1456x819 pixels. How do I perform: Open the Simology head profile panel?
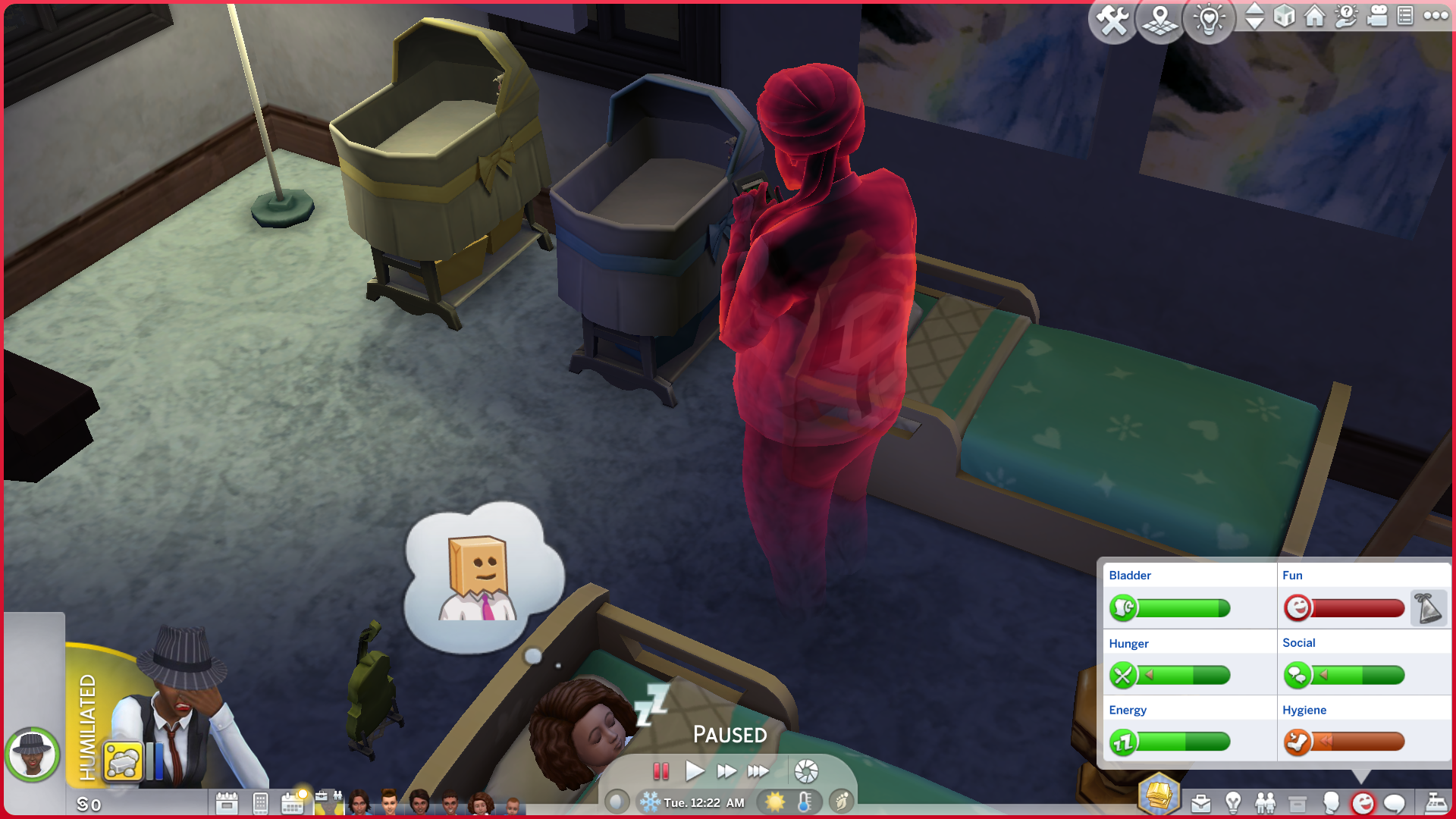(x=1330, y=803)
